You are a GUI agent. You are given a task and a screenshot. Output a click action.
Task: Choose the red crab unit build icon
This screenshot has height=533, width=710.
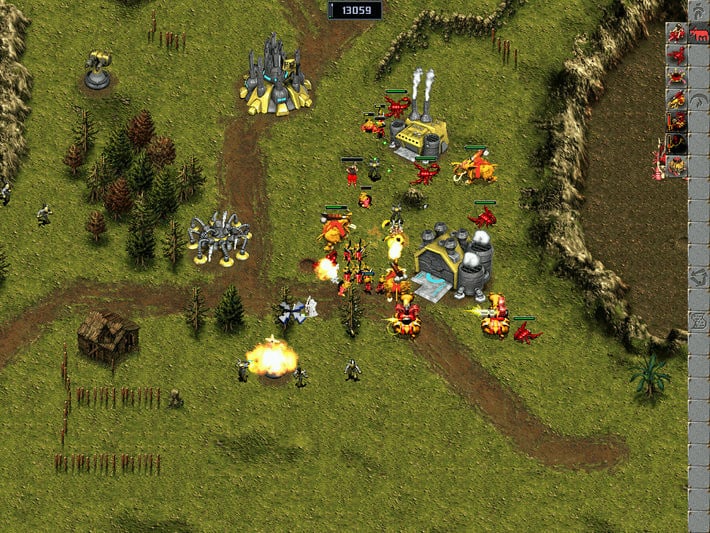coord(677,76)
